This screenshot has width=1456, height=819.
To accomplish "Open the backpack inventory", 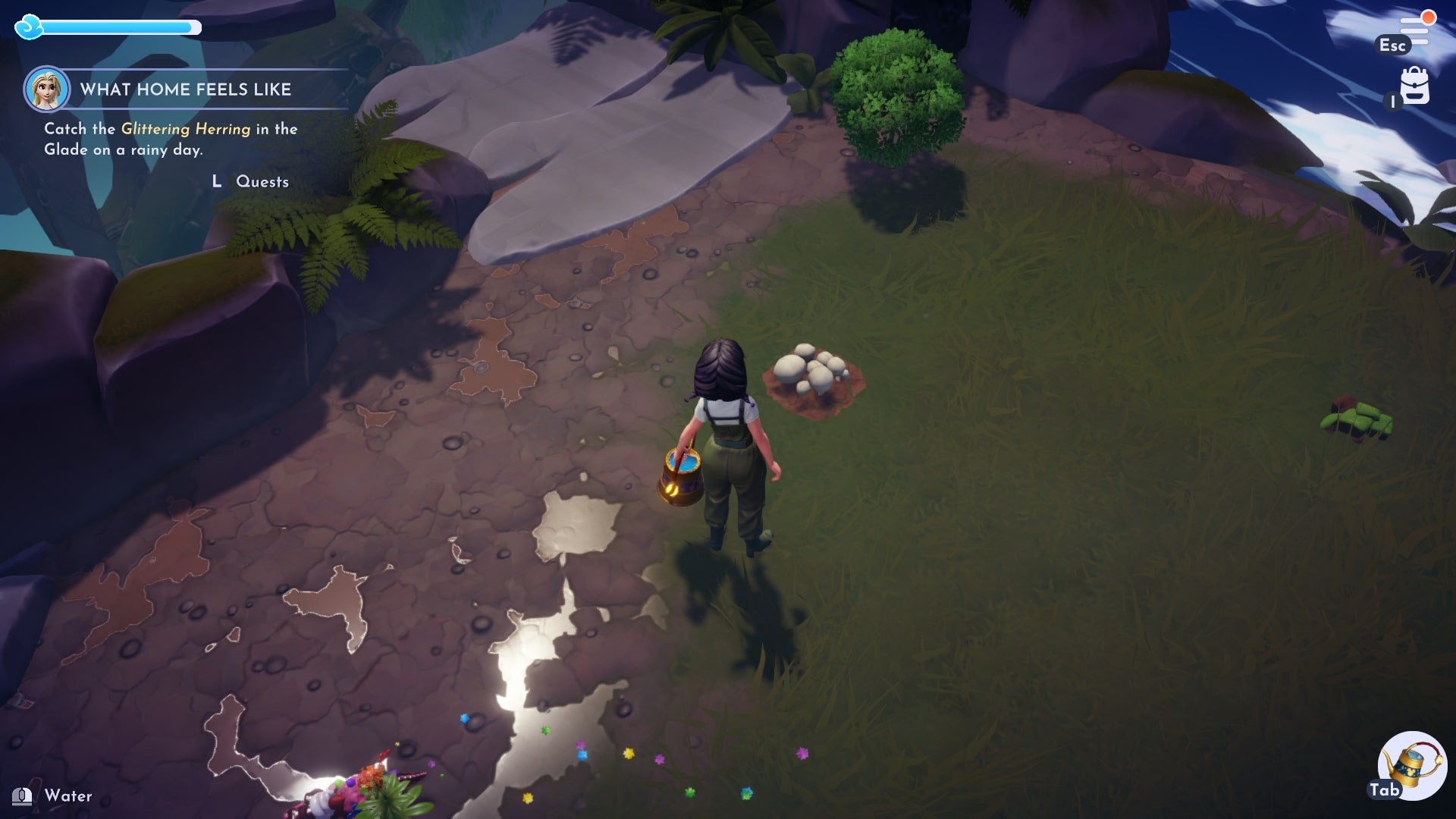I will [1414, 86].
